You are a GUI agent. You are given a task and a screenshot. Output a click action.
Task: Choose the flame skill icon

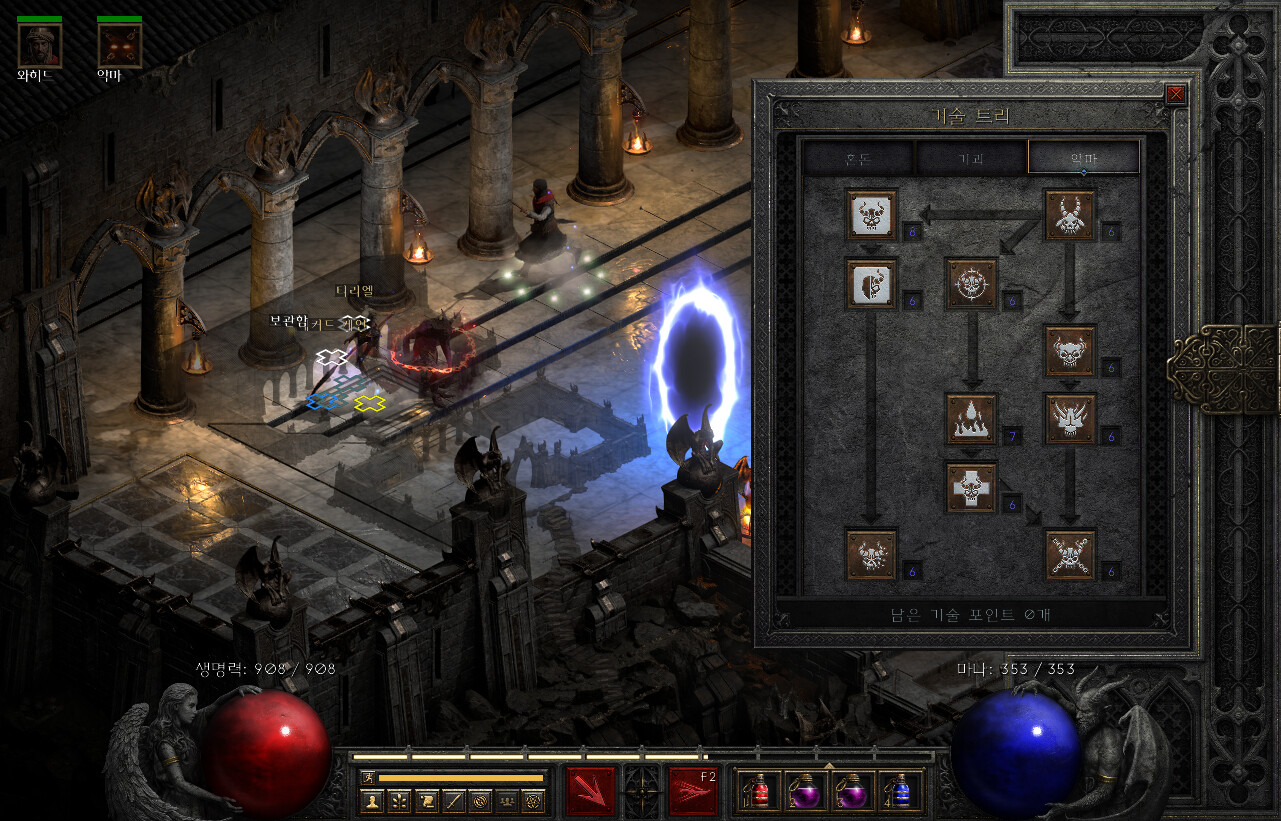click(971, 418)
